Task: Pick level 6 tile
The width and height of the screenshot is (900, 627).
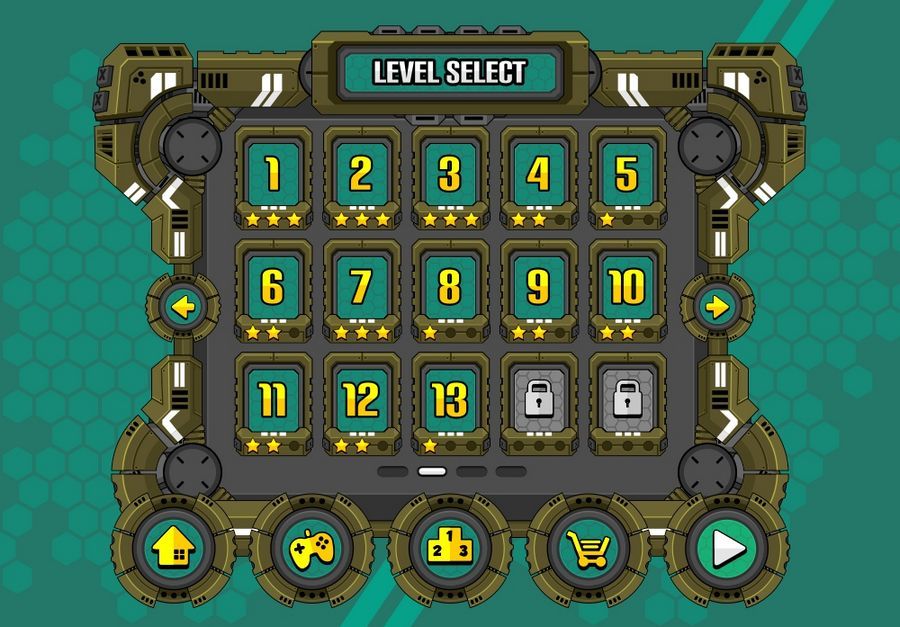Action: pyautogui.click(x=273, y=288)
